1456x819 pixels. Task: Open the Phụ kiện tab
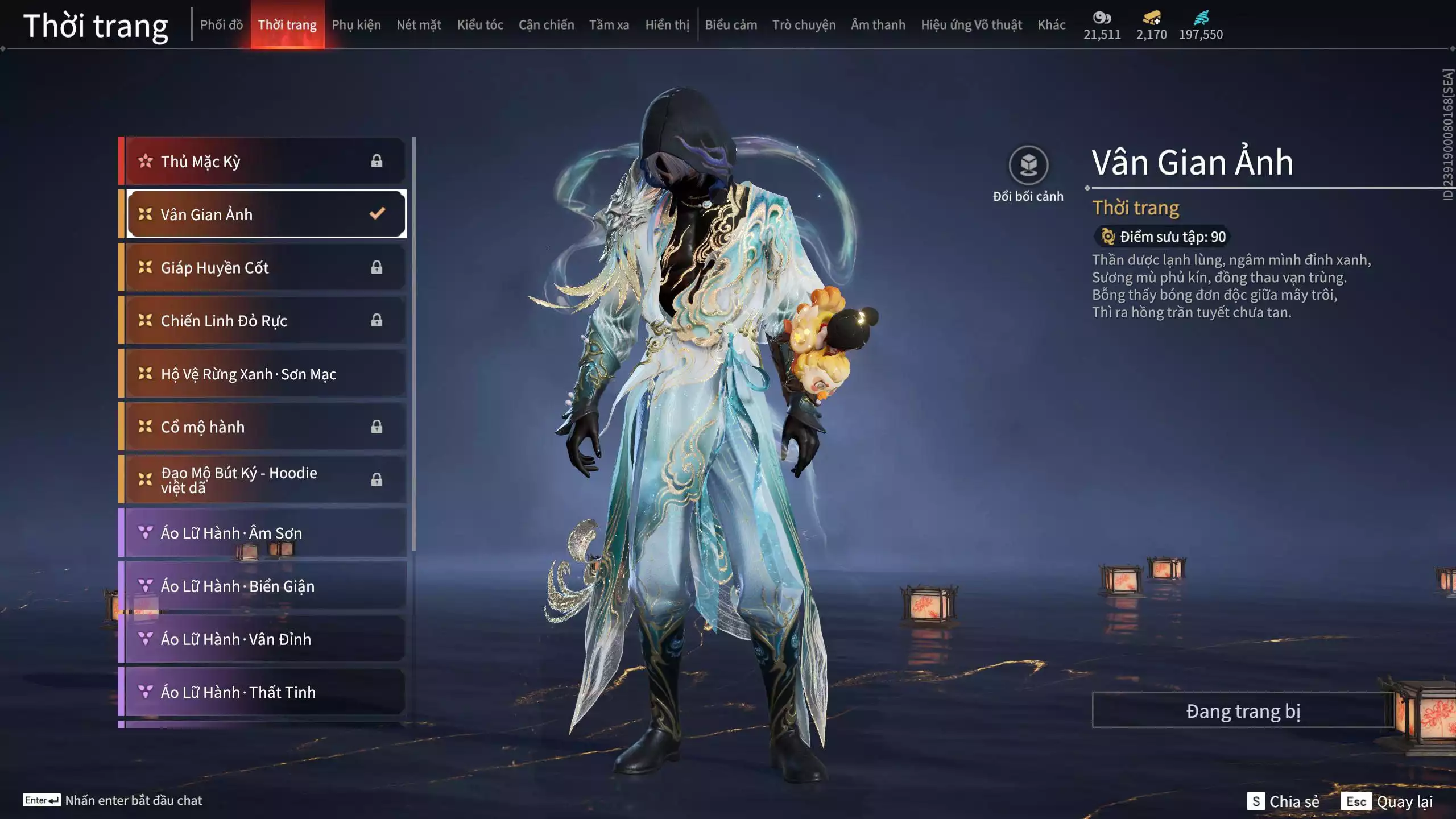pyautogui.click(x=356, y=25)
